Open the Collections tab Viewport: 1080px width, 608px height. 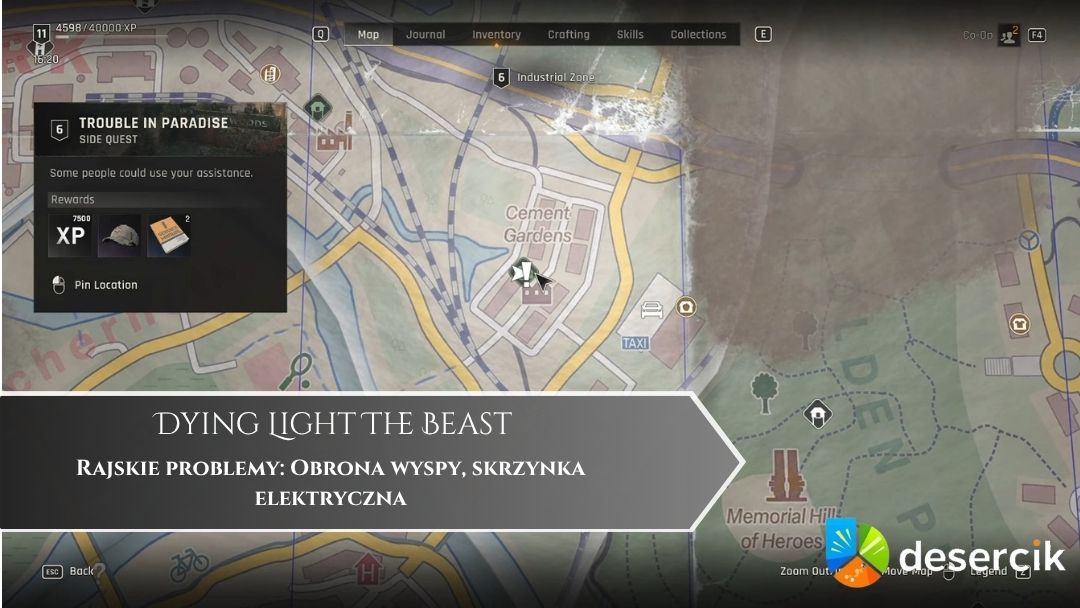[x=698, y=34]
